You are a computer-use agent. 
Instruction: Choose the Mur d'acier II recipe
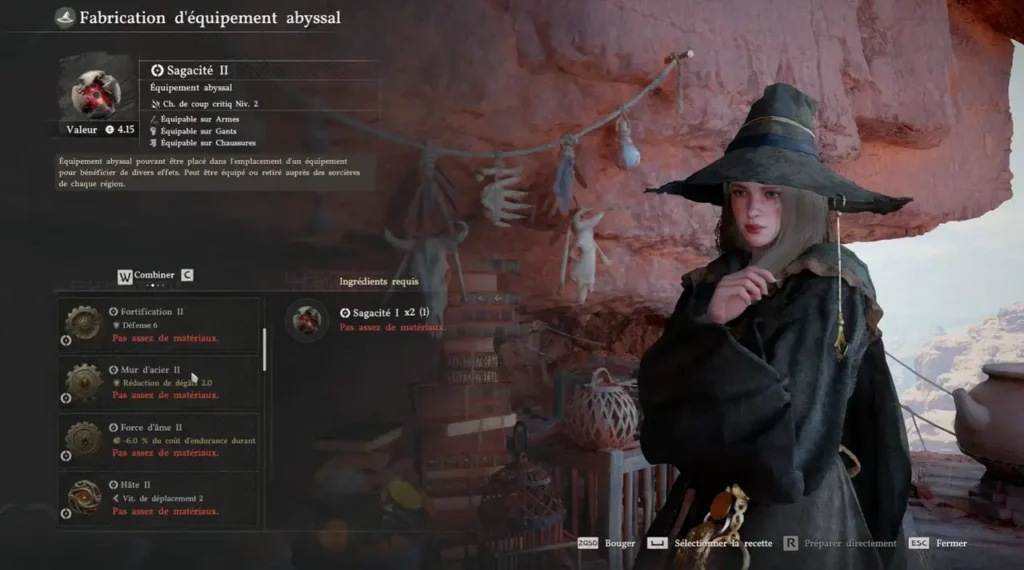[160, 382]
